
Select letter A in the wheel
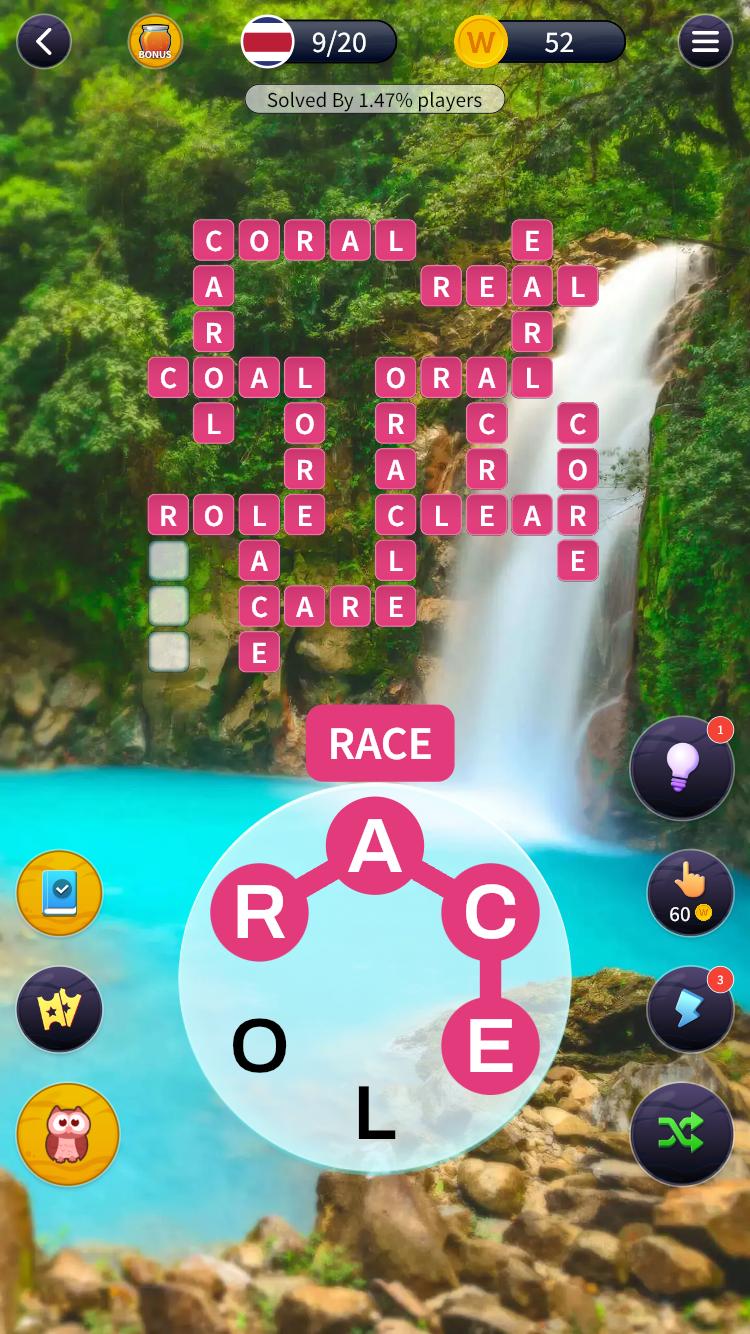click(x=375, y=846)
